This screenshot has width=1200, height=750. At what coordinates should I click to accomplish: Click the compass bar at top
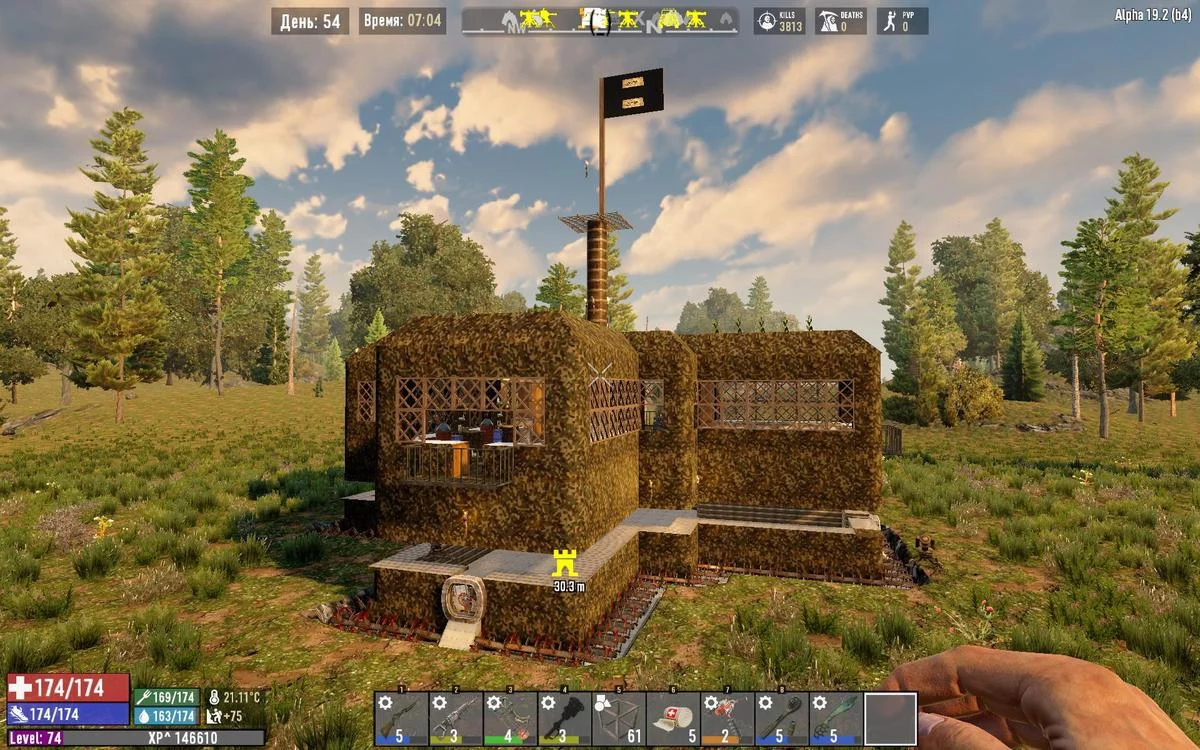coord(600,20)
